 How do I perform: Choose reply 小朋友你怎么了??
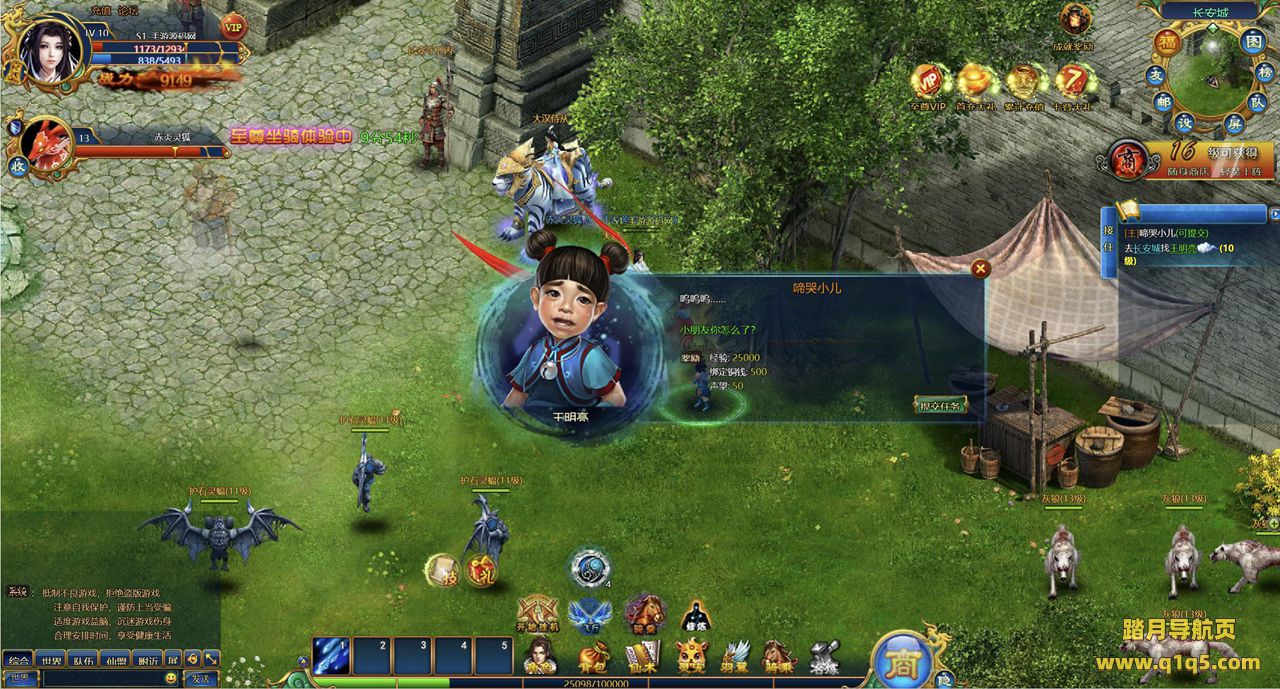[x=717, y=329]
